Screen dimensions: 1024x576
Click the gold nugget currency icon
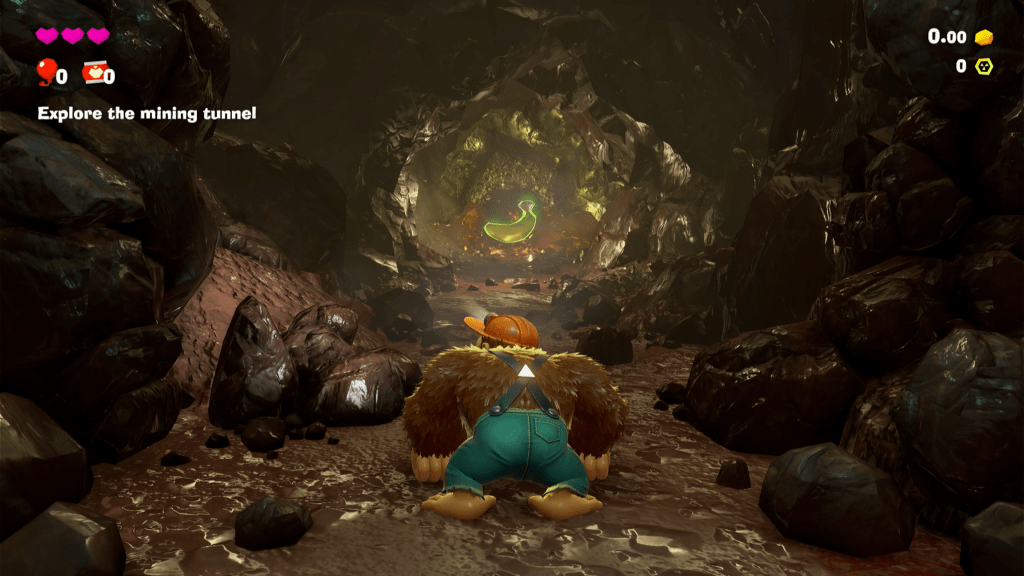point(985,37)
